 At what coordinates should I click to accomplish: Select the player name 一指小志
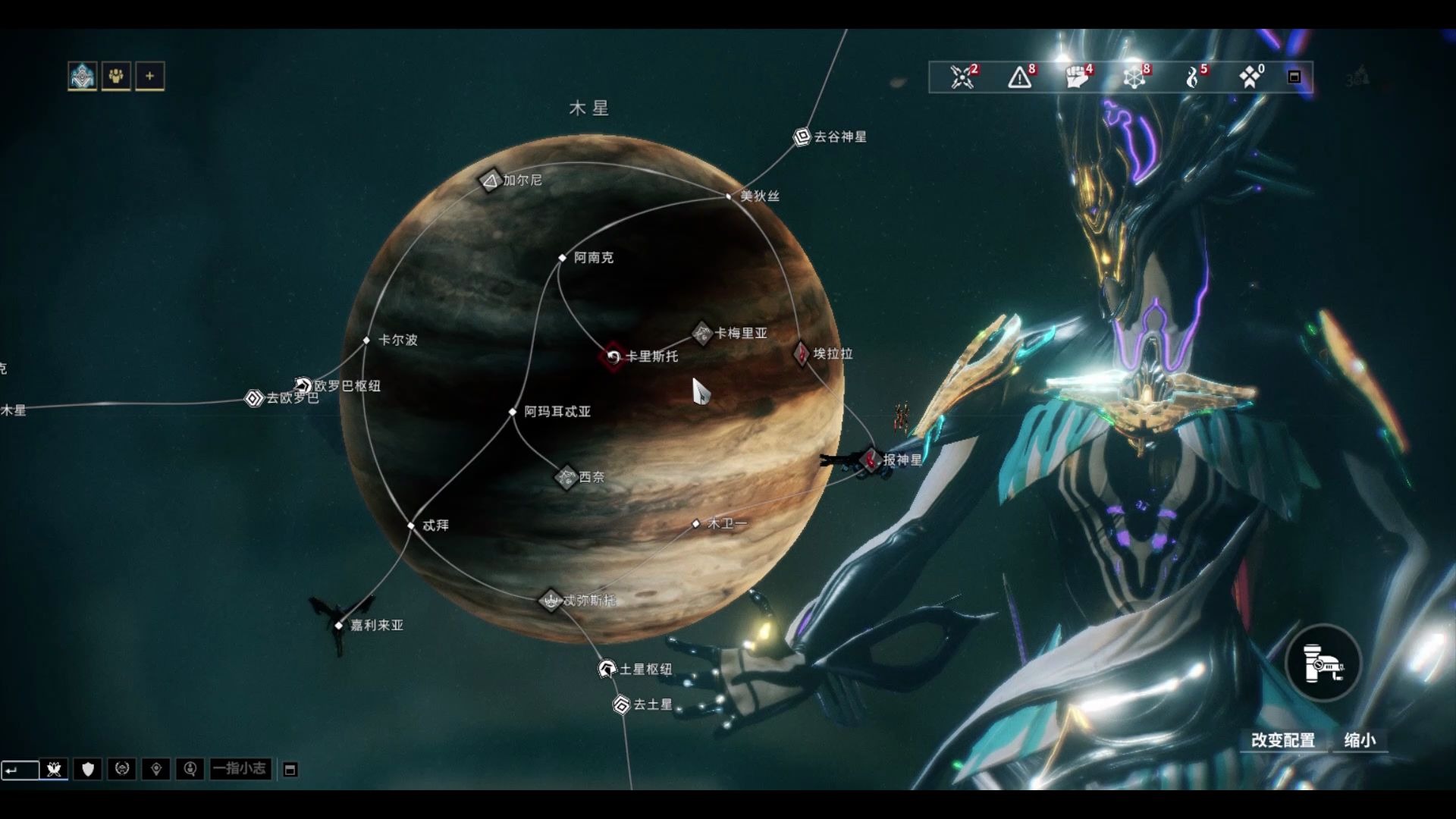pyautogui.click(x=240, y=770)
